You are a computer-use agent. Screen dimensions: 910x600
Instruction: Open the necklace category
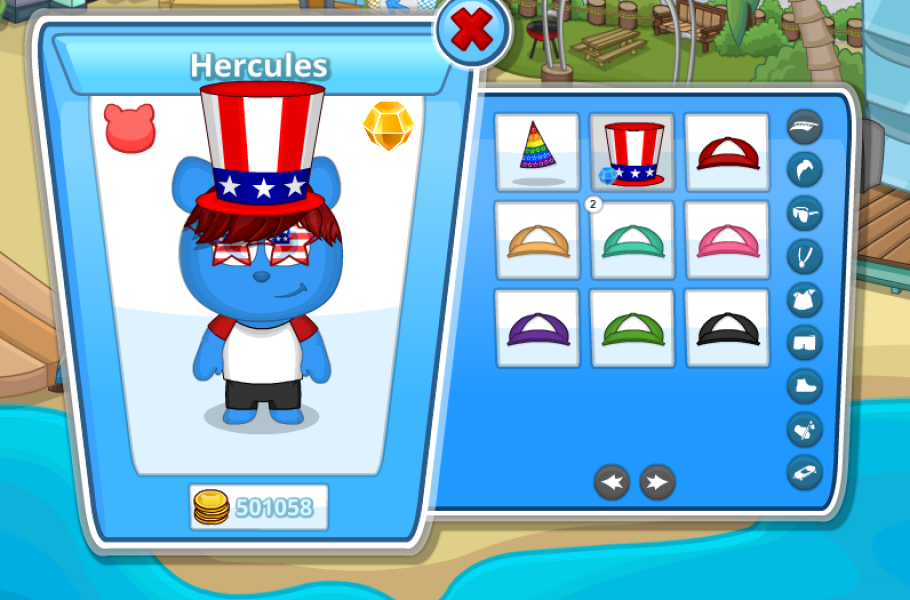804,256
